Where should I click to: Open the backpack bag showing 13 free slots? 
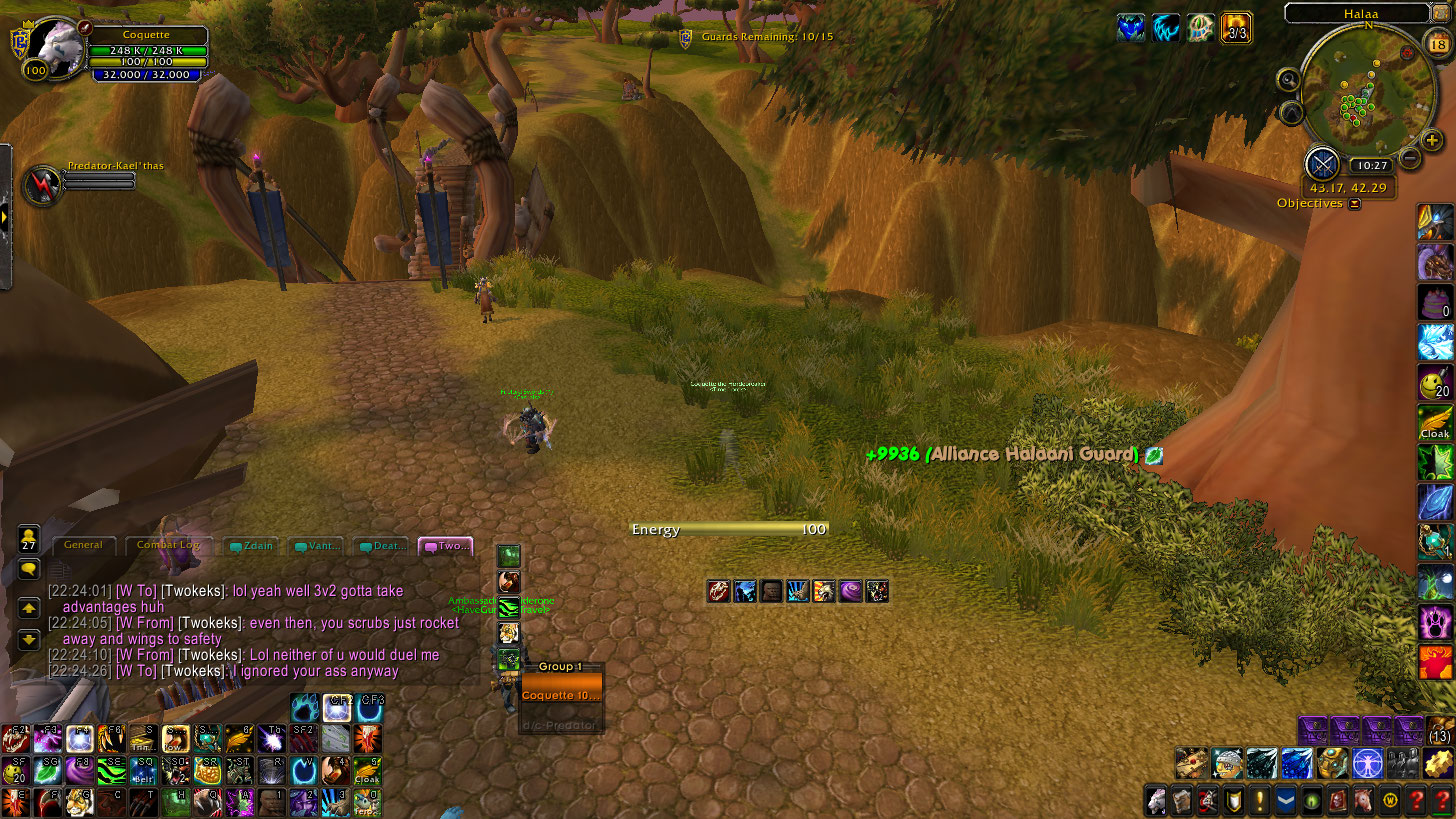1440,729
